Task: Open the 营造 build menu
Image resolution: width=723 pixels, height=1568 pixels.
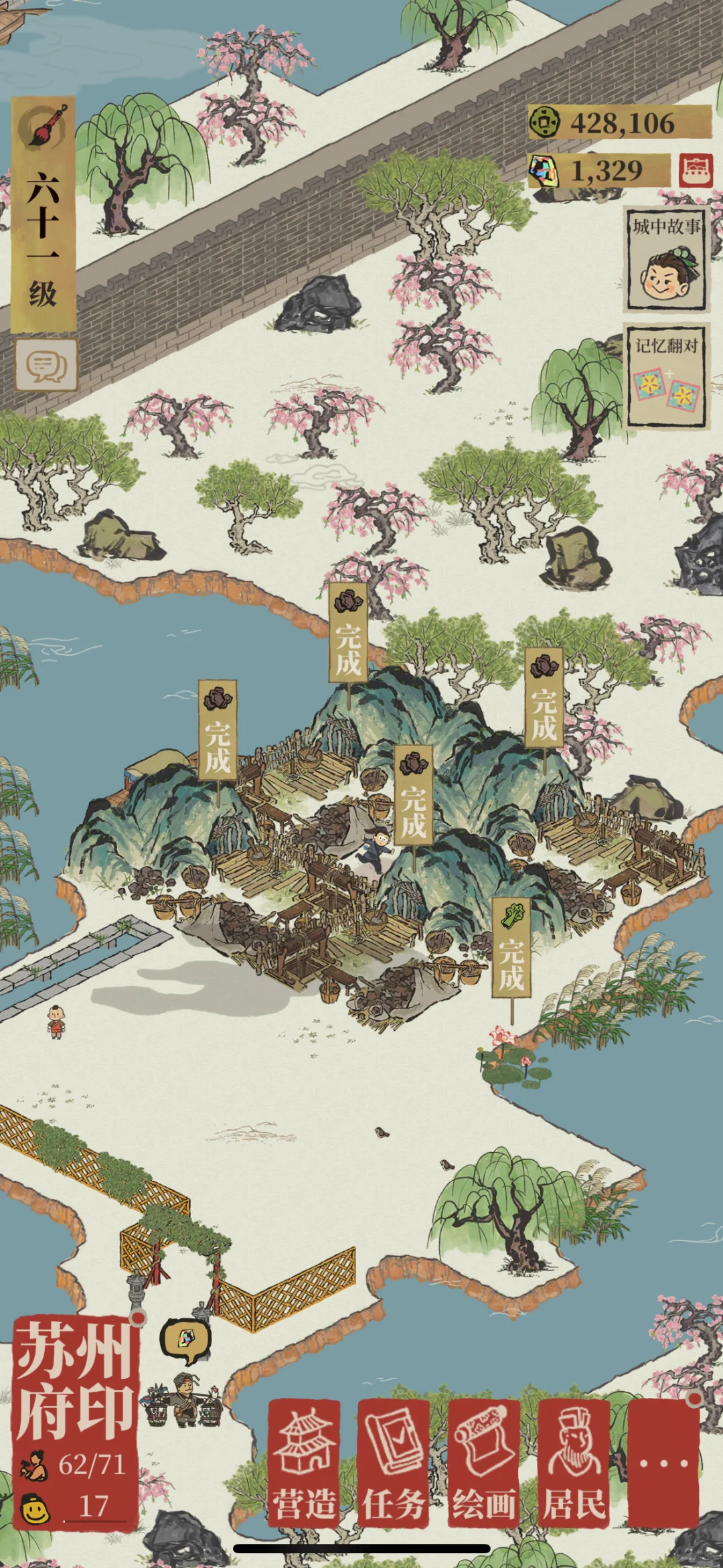Action: (x=305, y=1463)
